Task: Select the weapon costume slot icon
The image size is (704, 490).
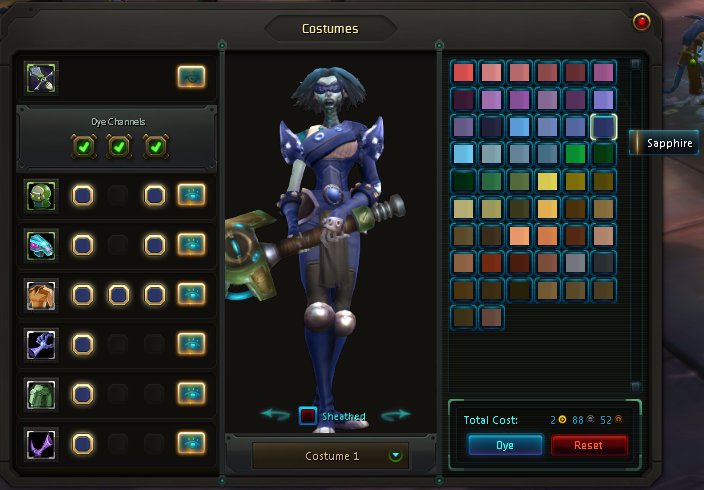Action: point(42,77)
